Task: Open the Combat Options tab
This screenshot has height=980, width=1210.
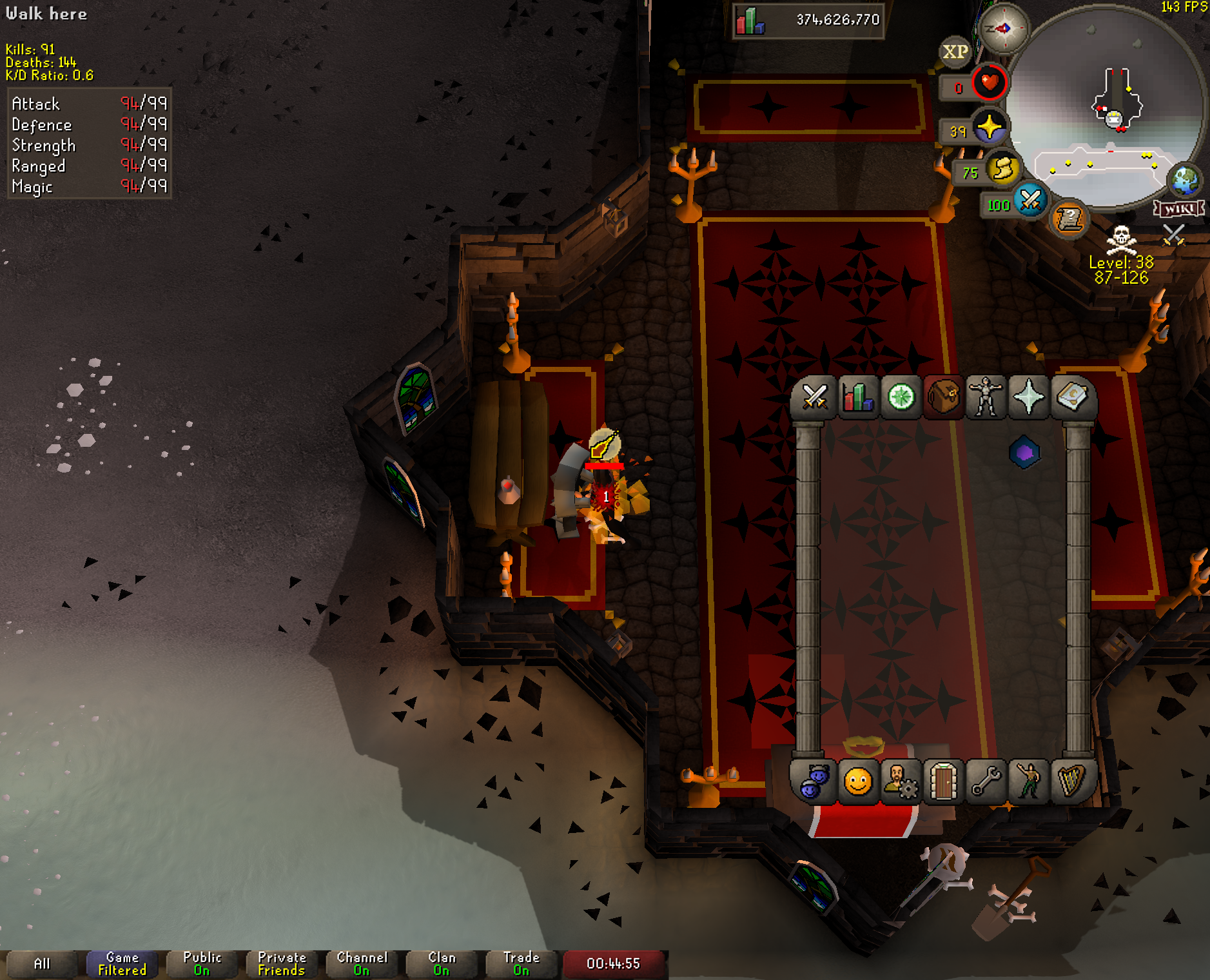Action: pyautogui.click(x=814, y=397)
